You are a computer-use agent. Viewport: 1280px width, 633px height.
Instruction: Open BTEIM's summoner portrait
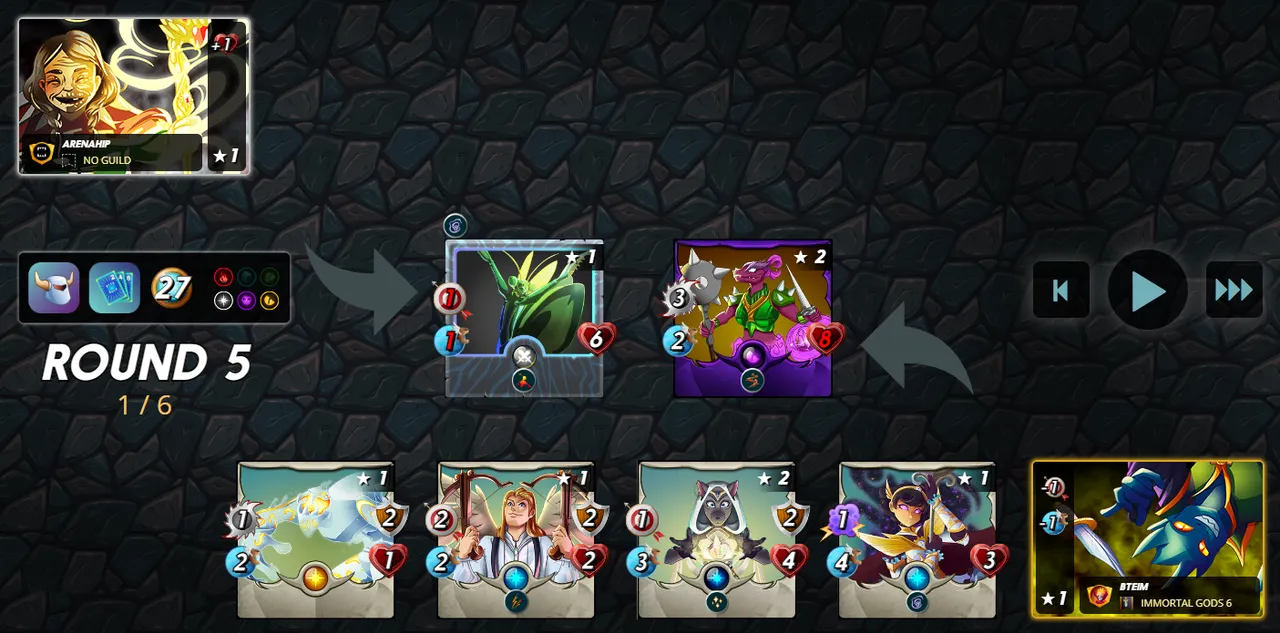point(1148,538)
